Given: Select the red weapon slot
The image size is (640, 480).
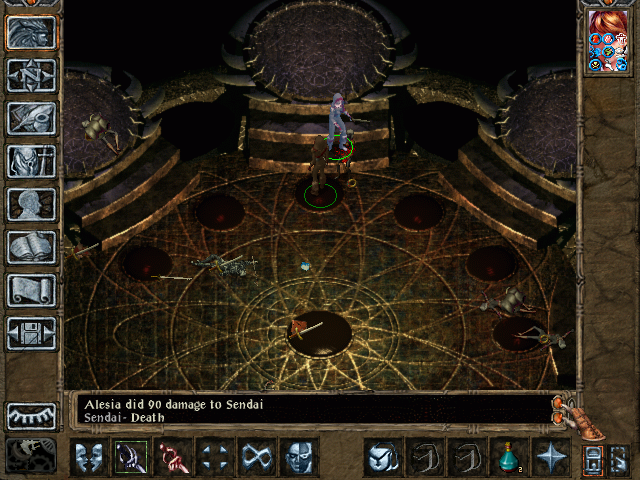Looking at the screenshot, I should (173, 458).
